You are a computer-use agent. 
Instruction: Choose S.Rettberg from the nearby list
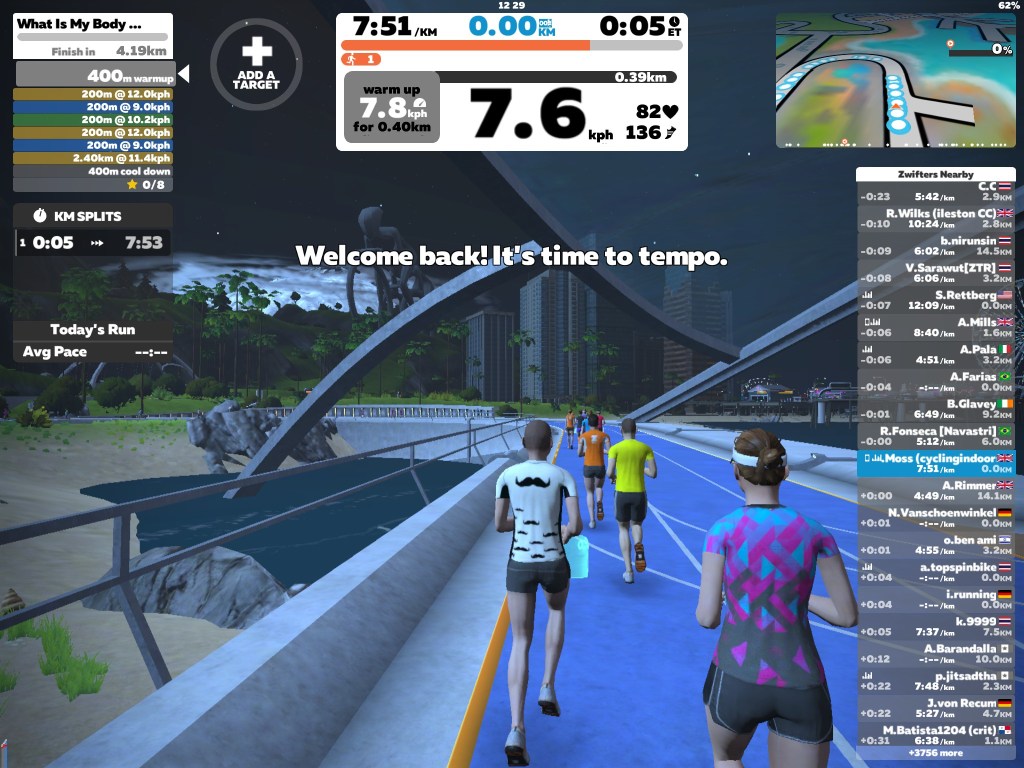coord(936,300)
